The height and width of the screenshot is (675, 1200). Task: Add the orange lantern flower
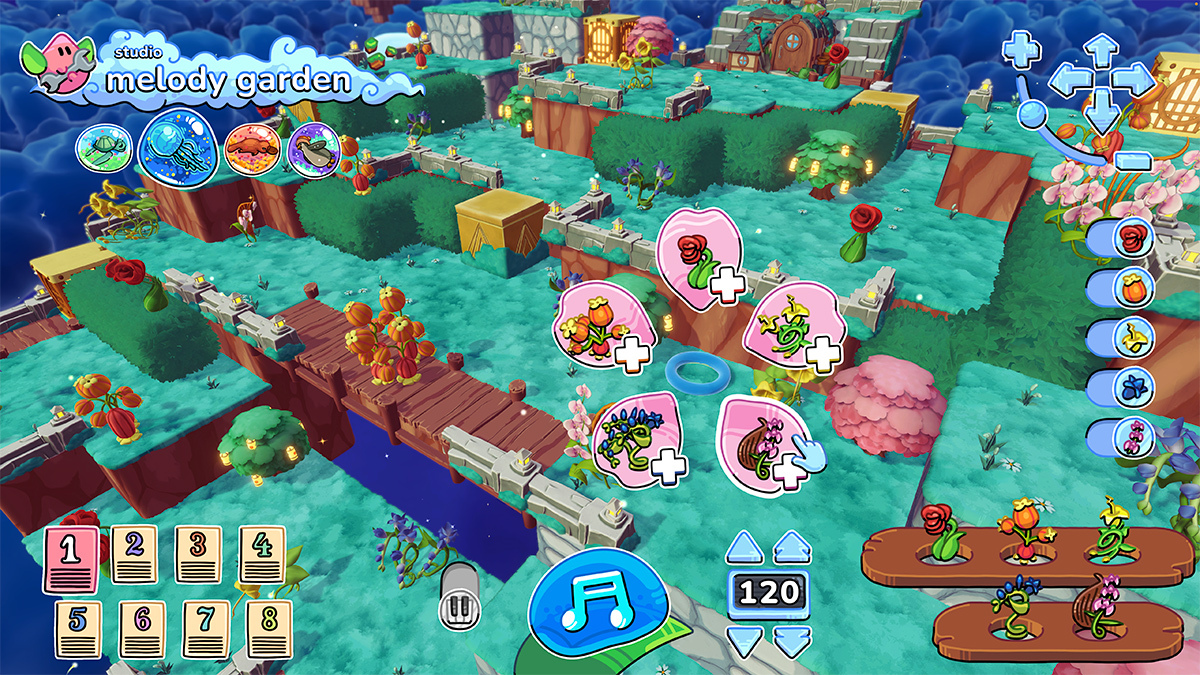pyautogui.click(x=598, y=326)
